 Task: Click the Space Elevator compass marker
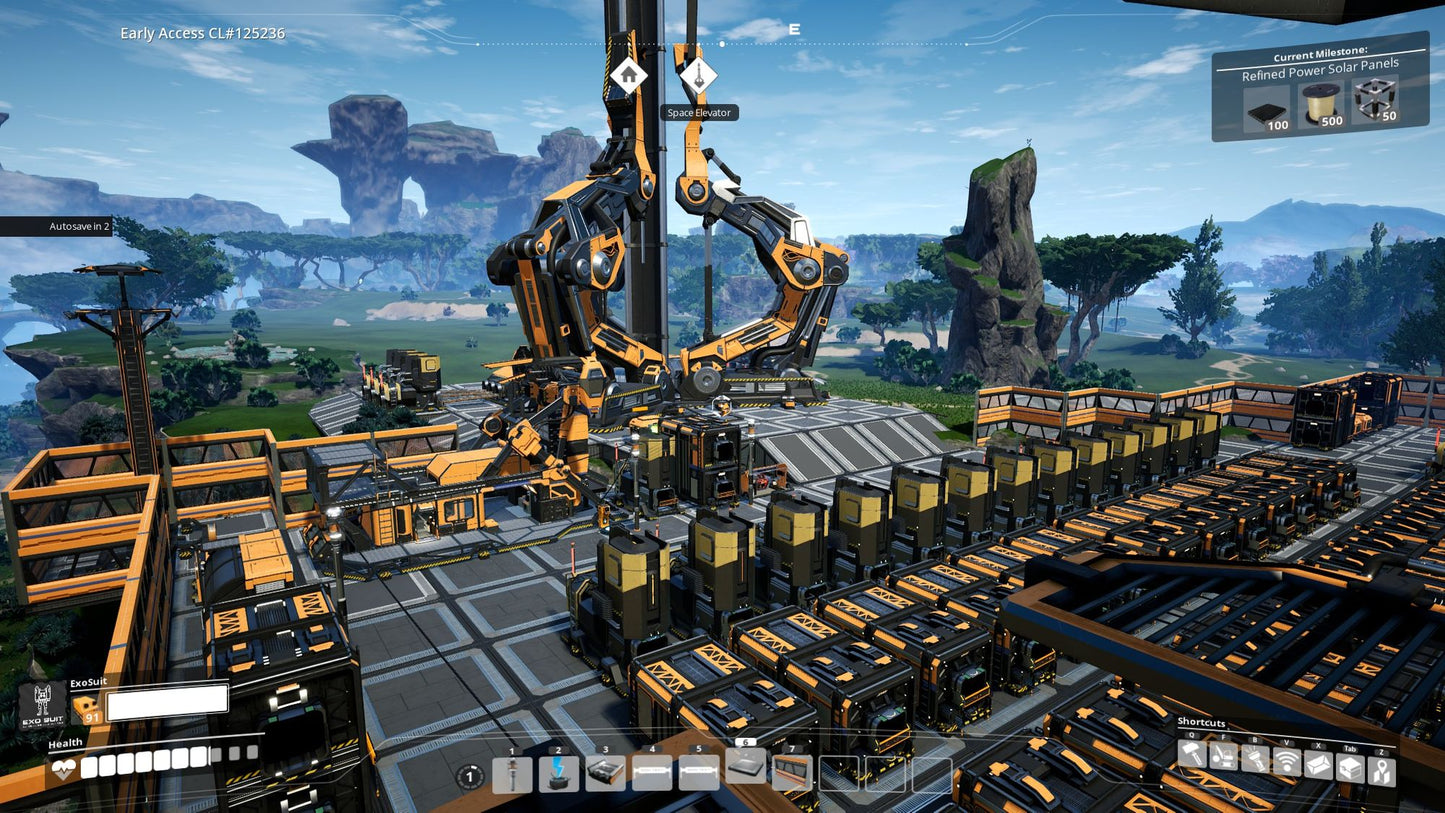point(698,73)
